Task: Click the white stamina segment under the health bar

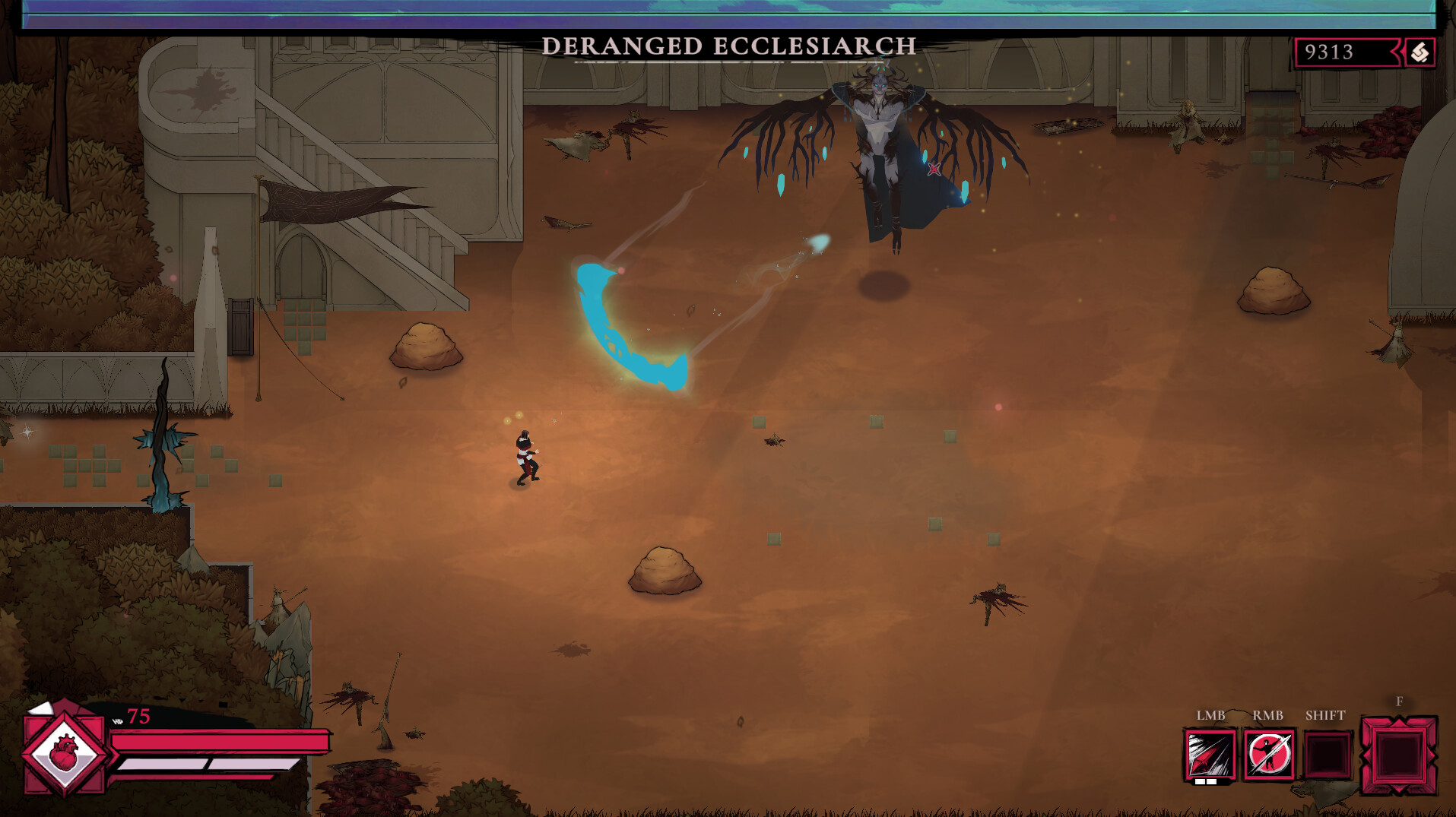Action: (160, 763)
